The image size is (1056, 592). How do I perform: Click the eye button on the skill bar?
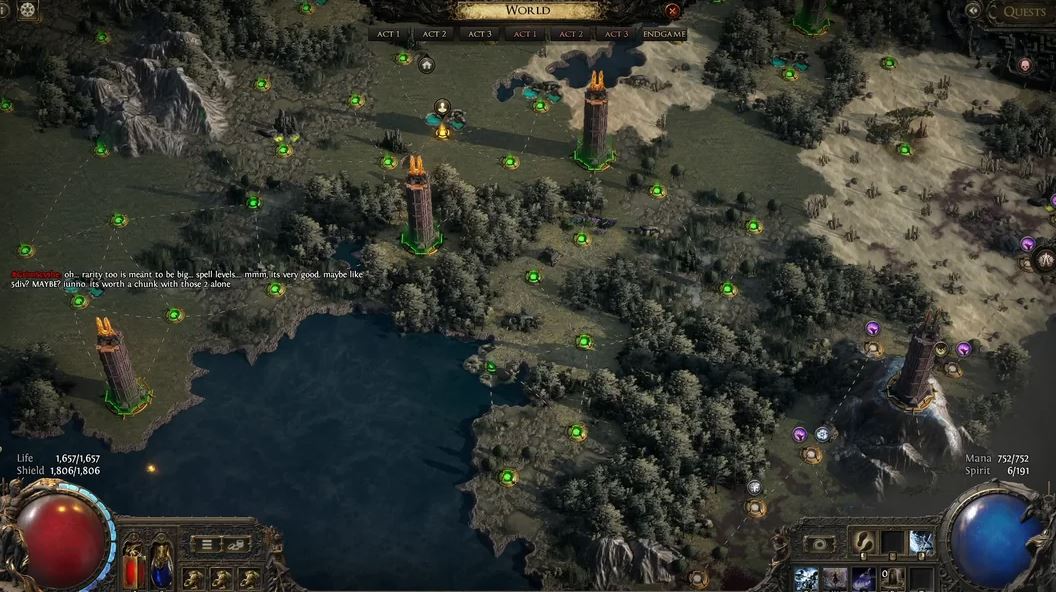click(x=820, y=543)
